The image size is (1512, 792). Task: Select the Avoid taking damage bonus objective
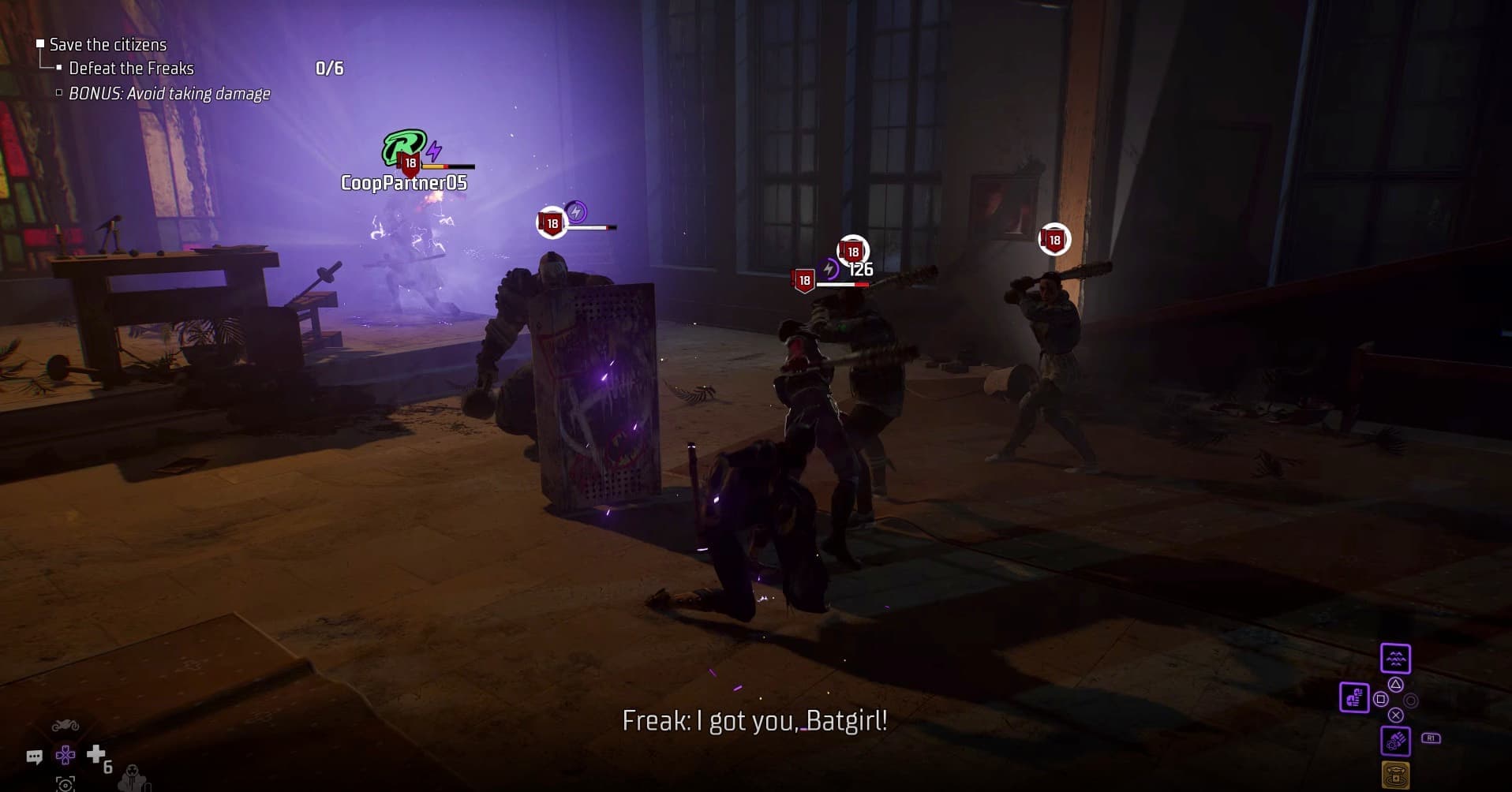(169, 94)
